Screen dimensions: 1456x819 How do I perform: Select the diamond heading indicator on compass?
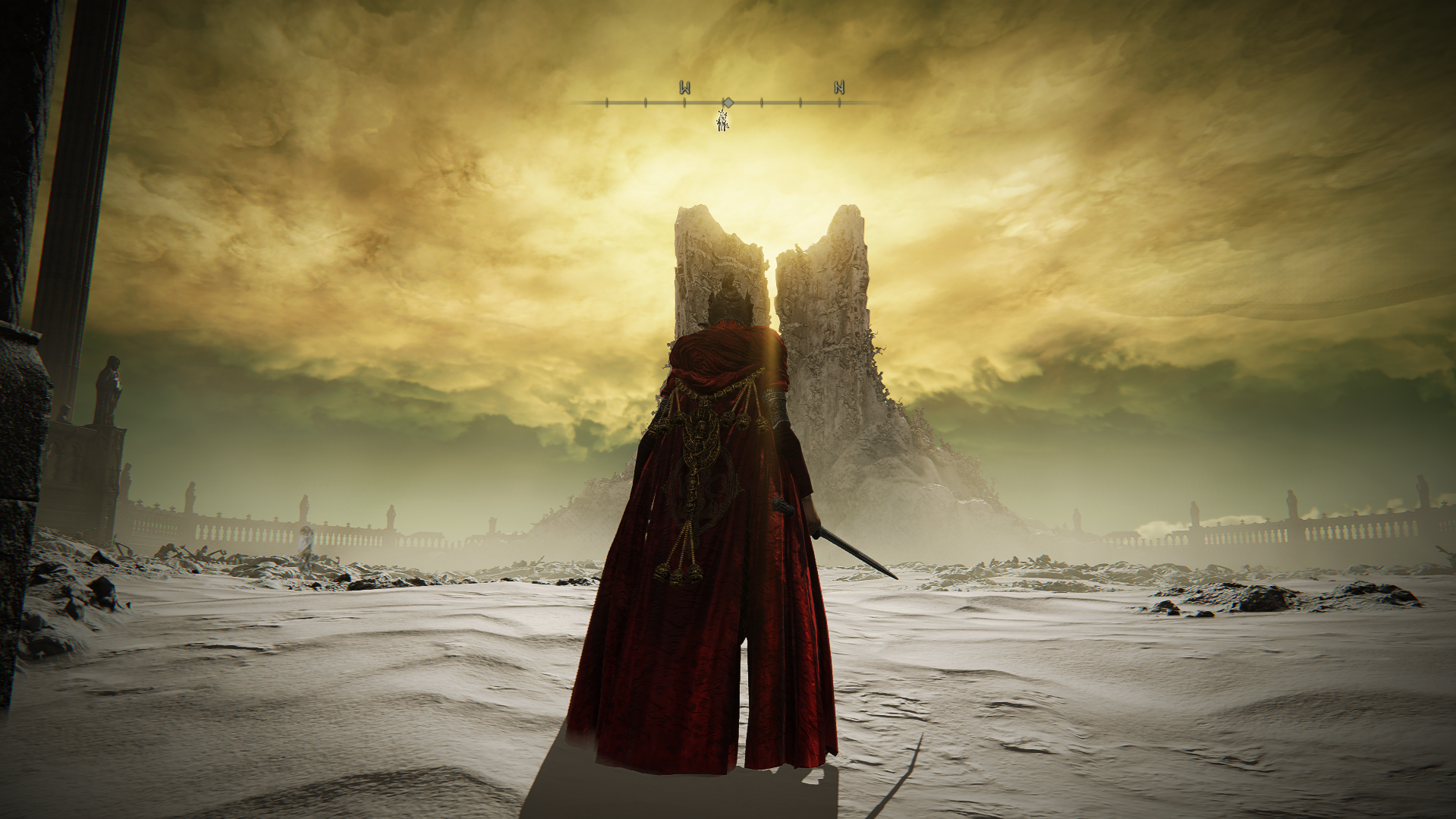coord(728,102)
